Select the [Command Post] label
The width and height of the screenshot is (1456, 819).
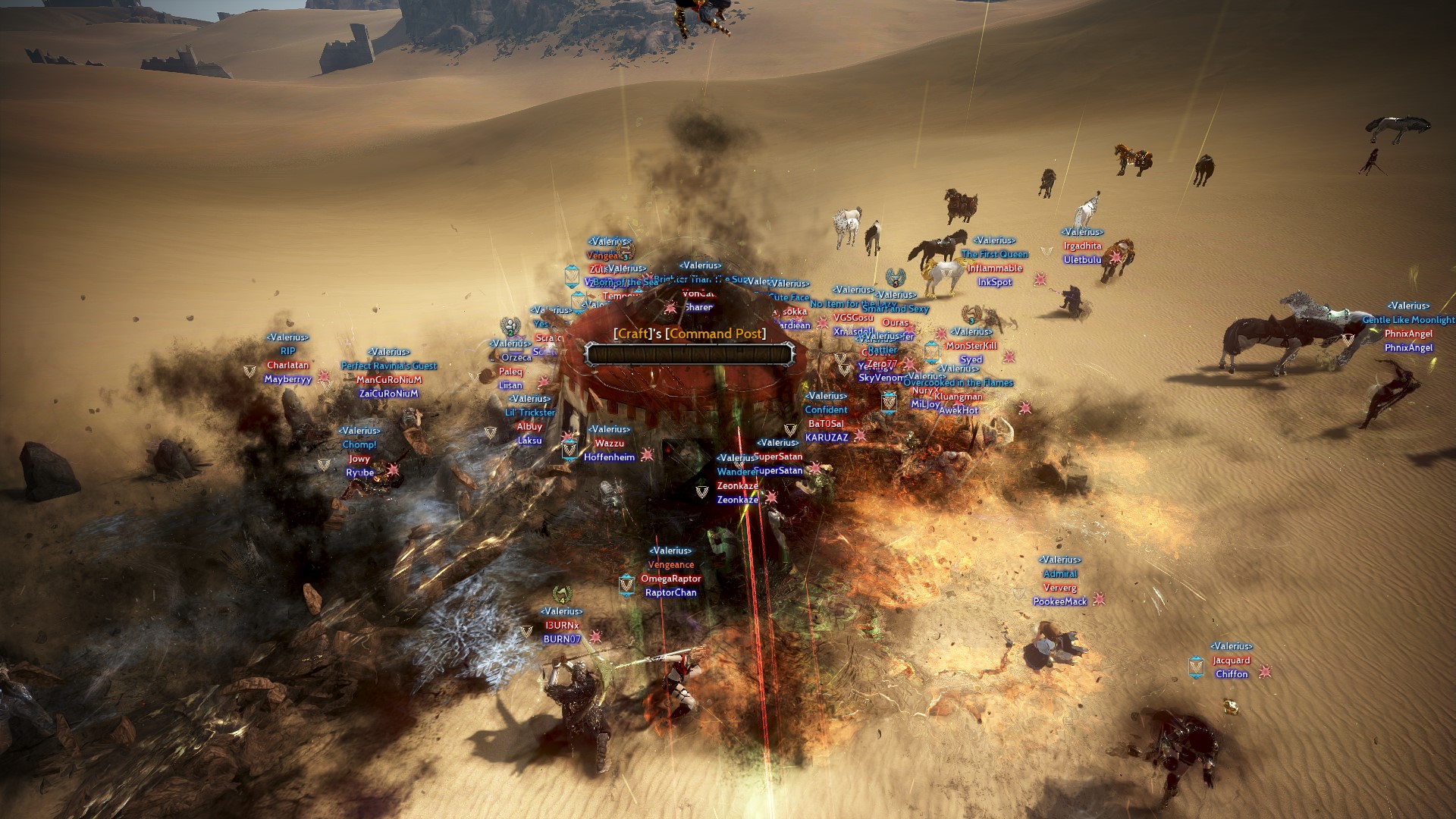click(x=715, y=334)
